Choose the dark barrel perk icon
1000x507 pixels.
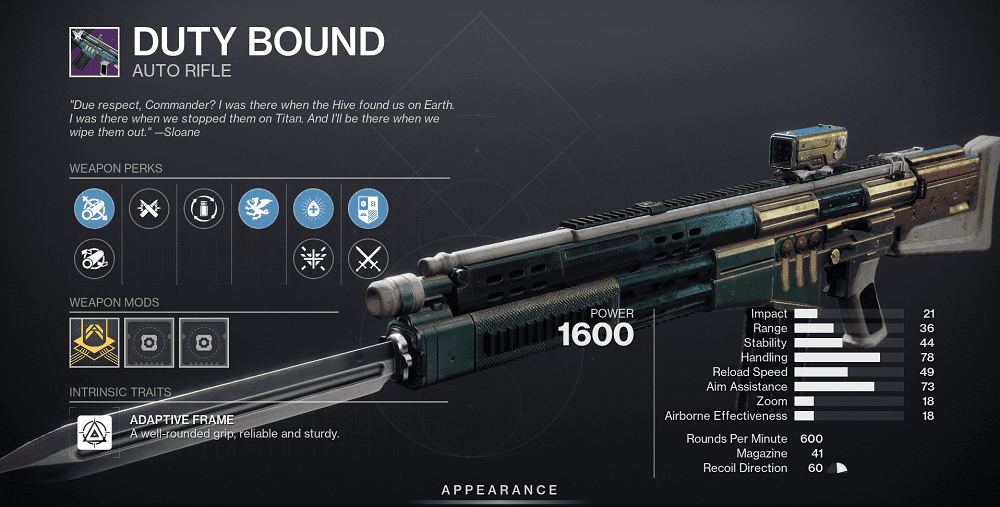[x=95, y=260]
